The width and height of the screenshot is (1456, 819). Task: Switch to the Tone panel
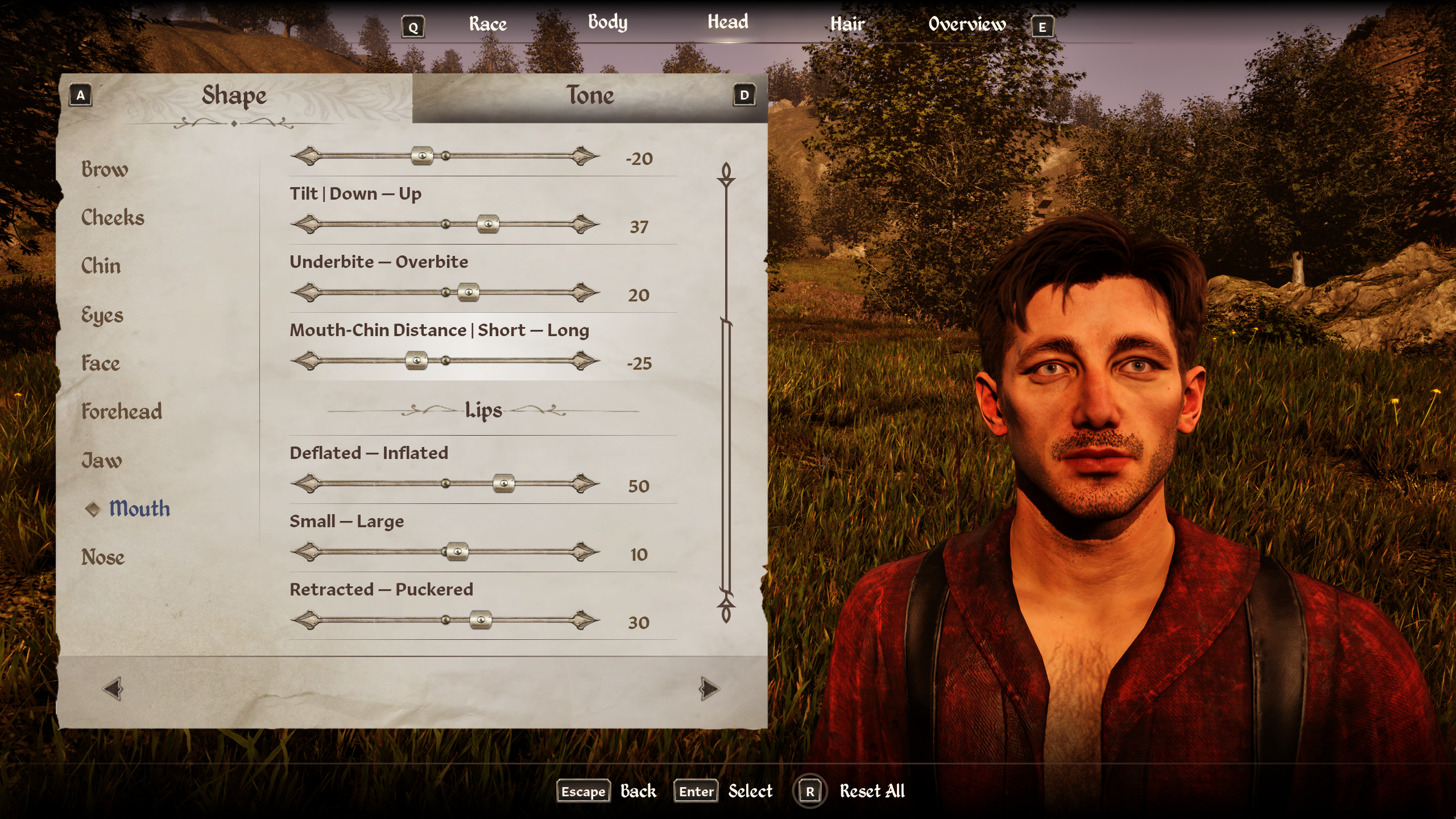[x=590, y=96]
